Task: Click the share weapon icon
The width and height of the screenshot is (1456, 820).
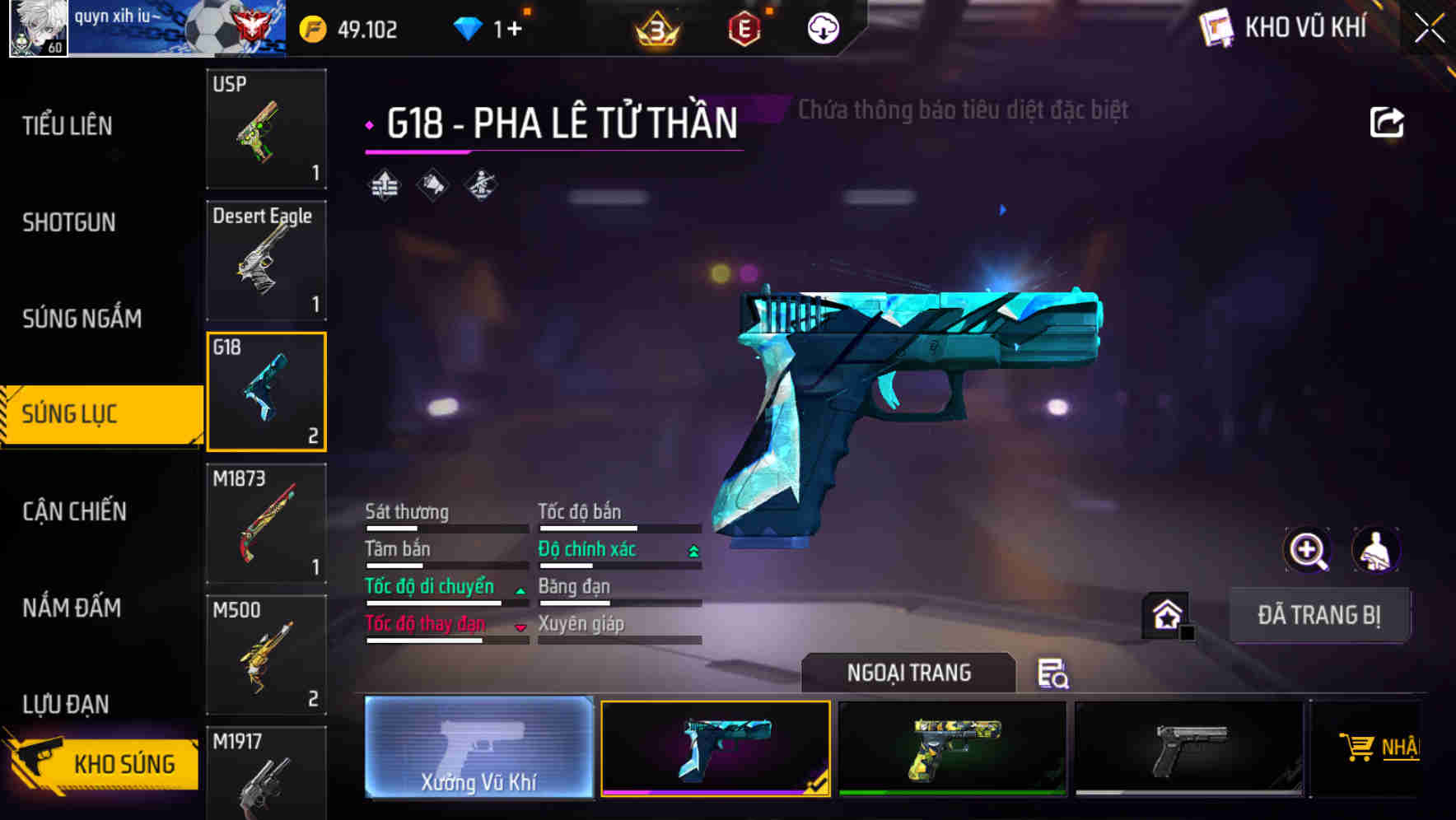Action: pyautogui.click(x=1388, y=121)
